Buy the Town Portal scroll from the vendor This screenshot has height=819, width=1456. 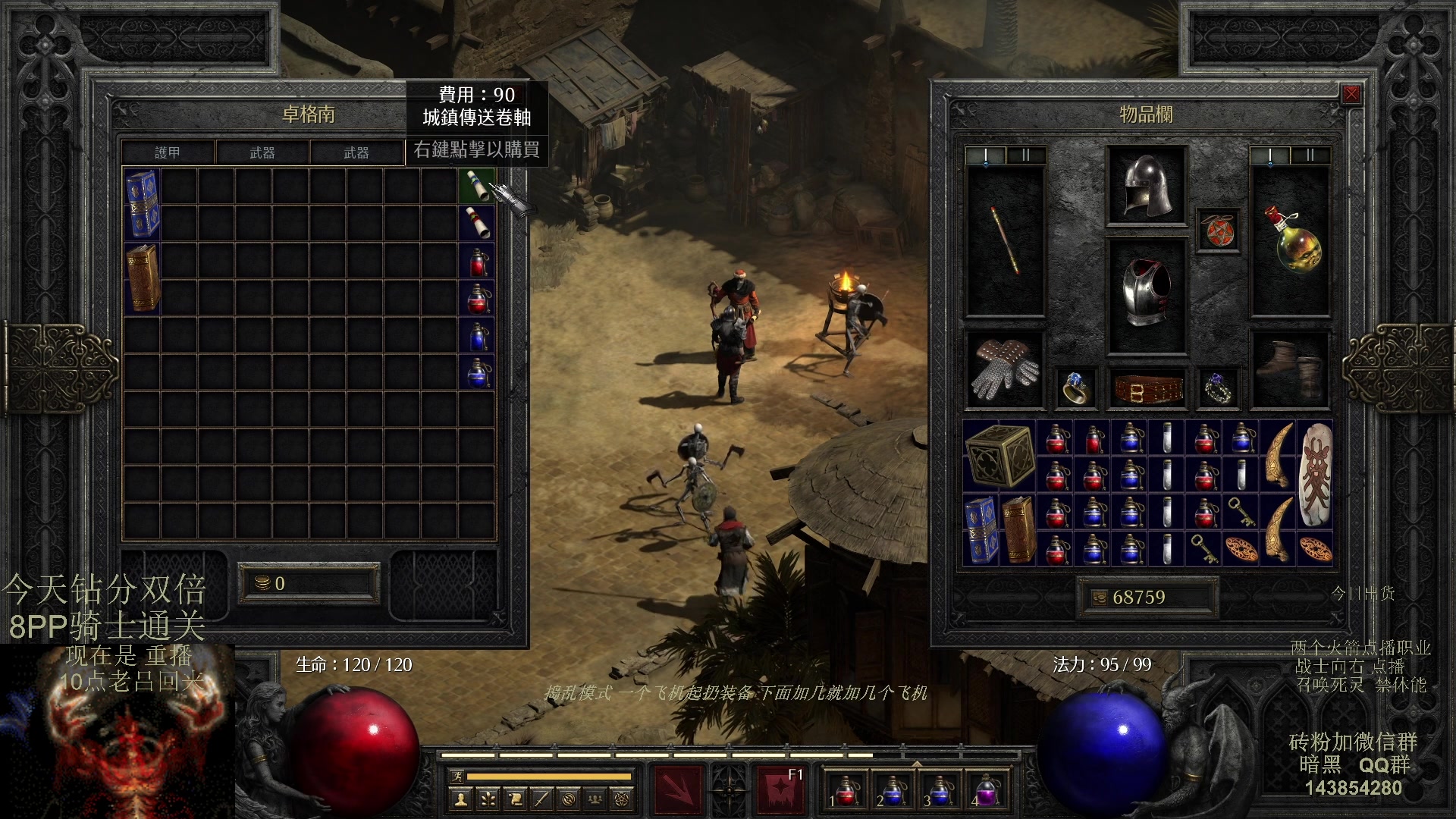(x=477, y=186)
